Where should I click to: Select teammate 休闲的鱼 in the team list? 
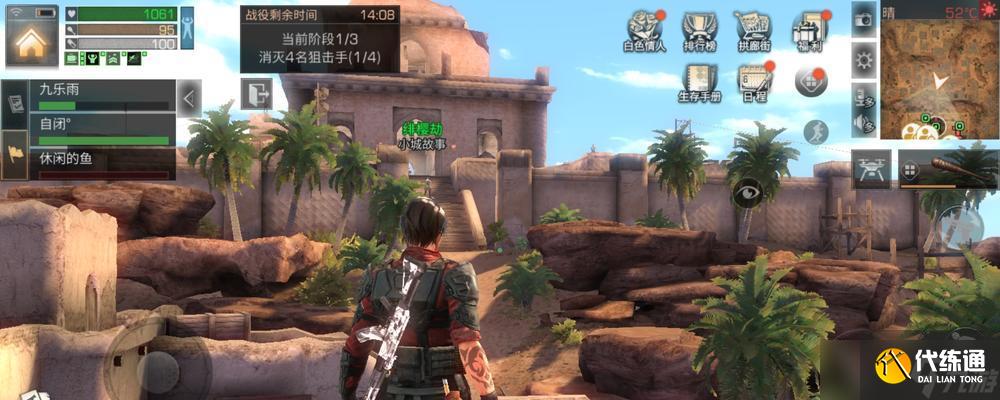click(x=98, y=165)
